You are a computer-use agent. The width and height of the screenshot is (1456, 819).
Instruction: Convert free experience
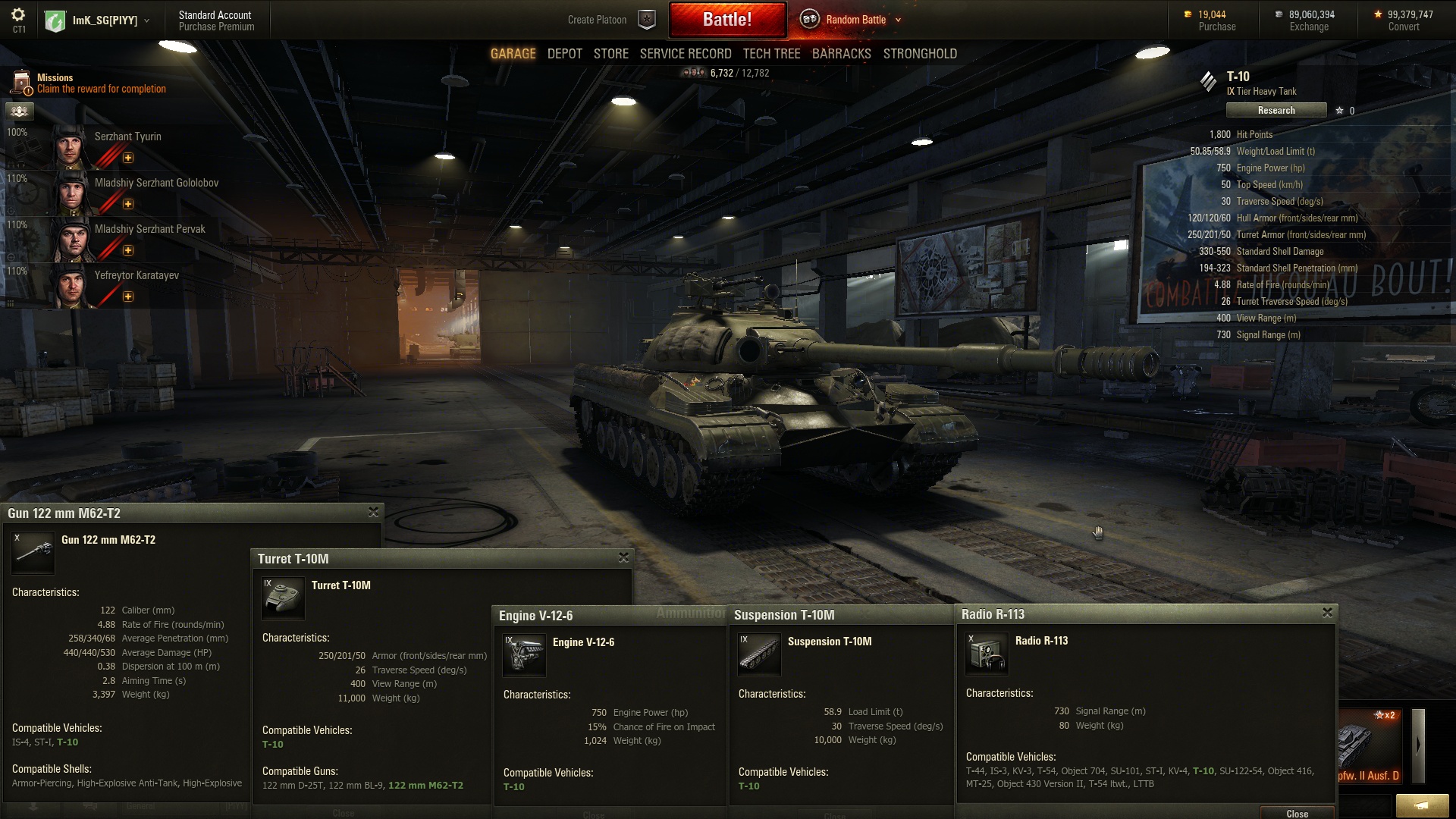point(1404,27)
